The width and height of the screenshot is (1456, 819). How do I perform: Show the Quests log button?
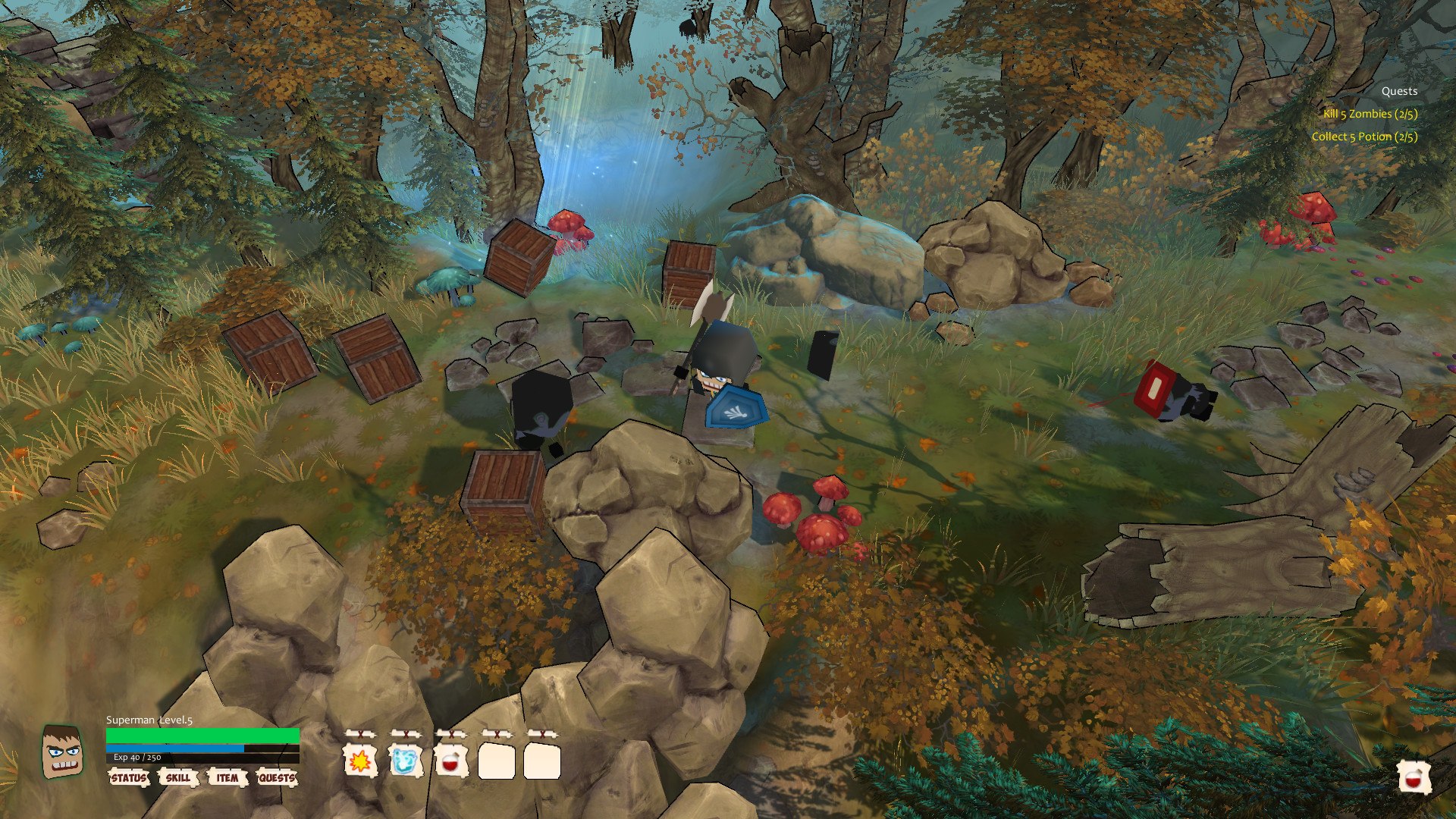tap(277, 778)
